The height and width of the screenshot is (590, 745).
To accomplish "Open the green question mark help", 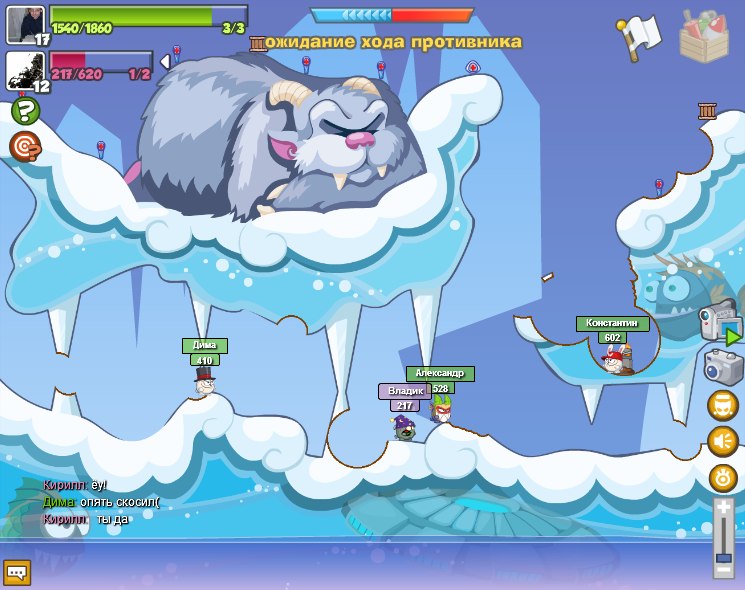I will pyautogui.click(x=25, y=110).
